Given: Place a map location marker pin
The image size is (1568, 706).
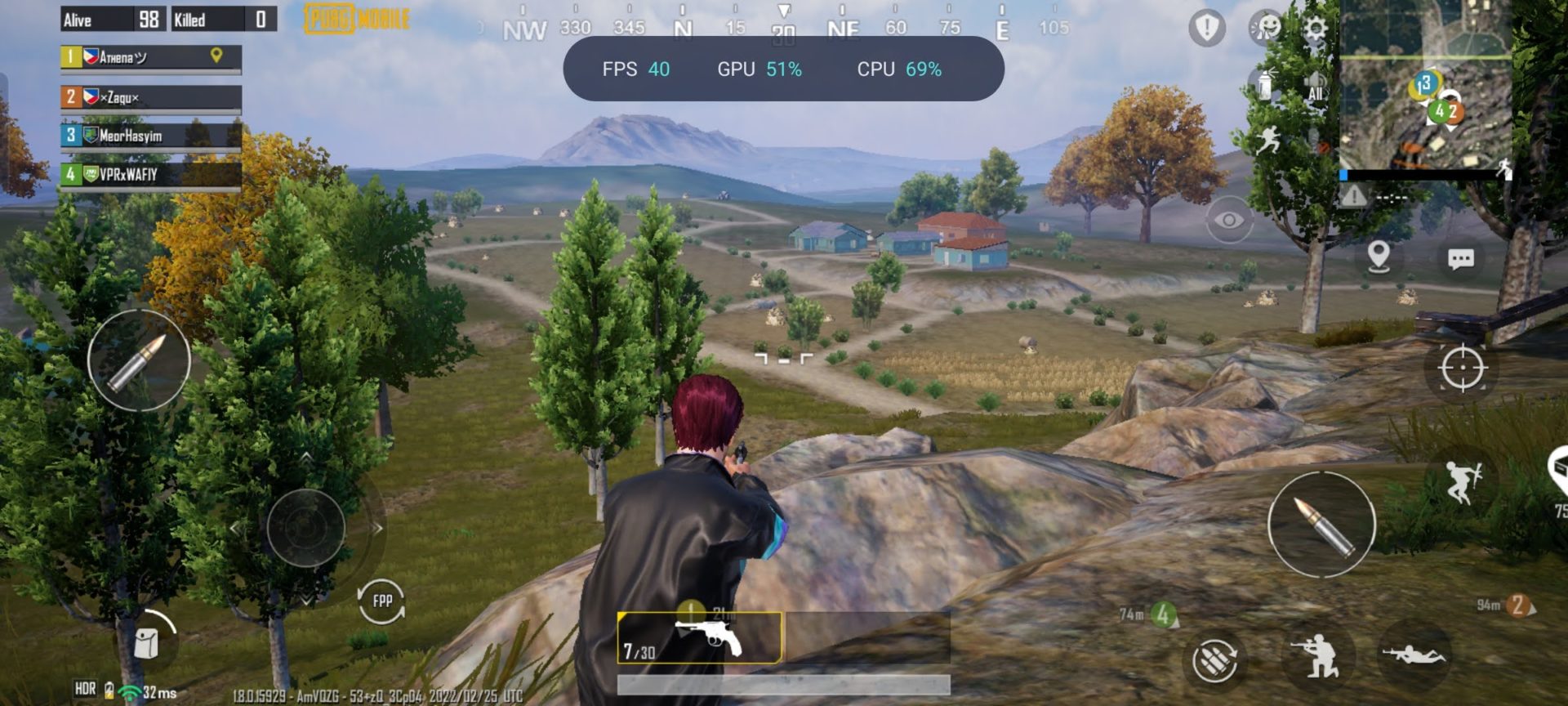Looking at the screenshot, I should (1379, 257).
